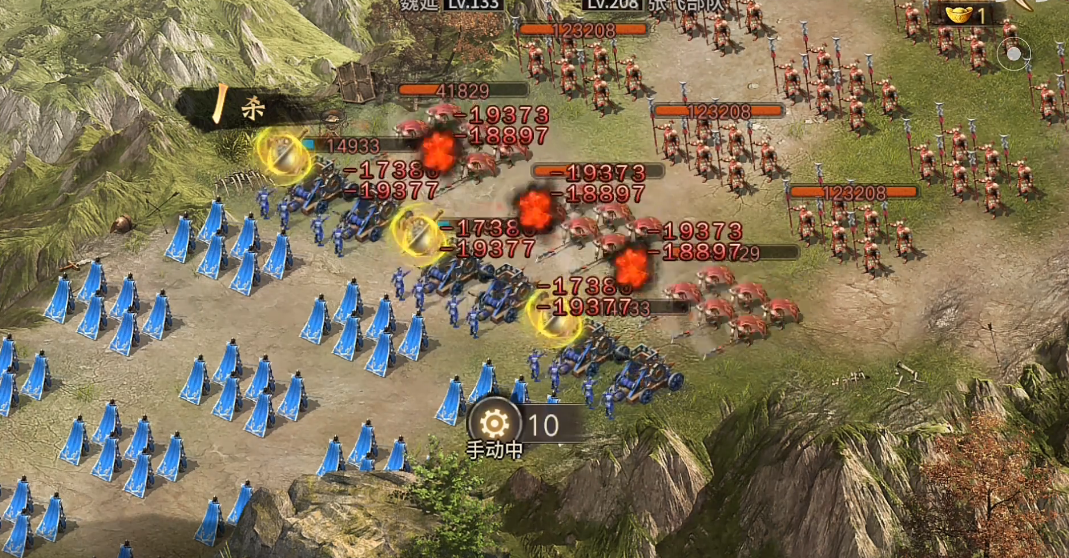Toggle the gear-shaped 手动中 manual mode button
The width and height of the screenshot is (1069, 558).
pos(494,424)
